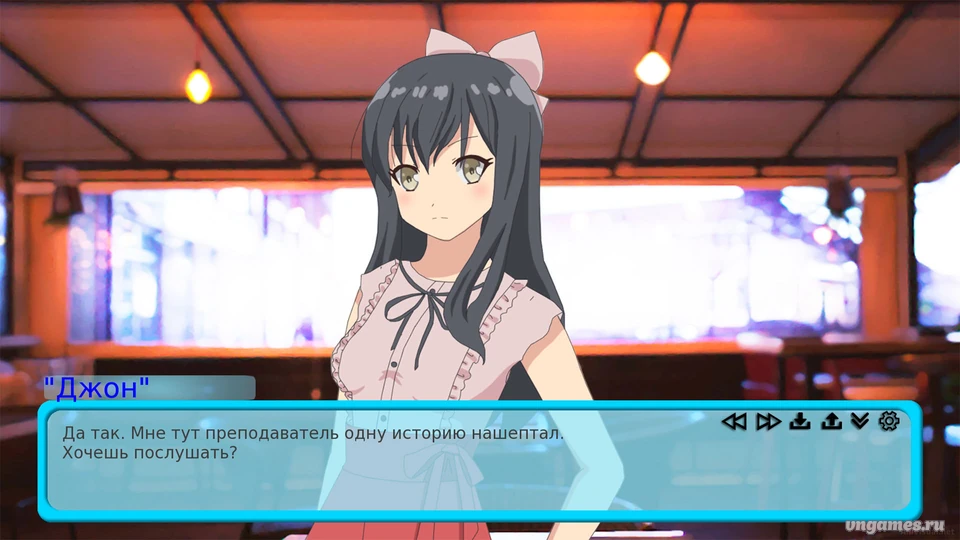The width and height of the screenshot is (960, 540).
Task: Click the rewind double-arrow icon
Action: click(734, 421)
